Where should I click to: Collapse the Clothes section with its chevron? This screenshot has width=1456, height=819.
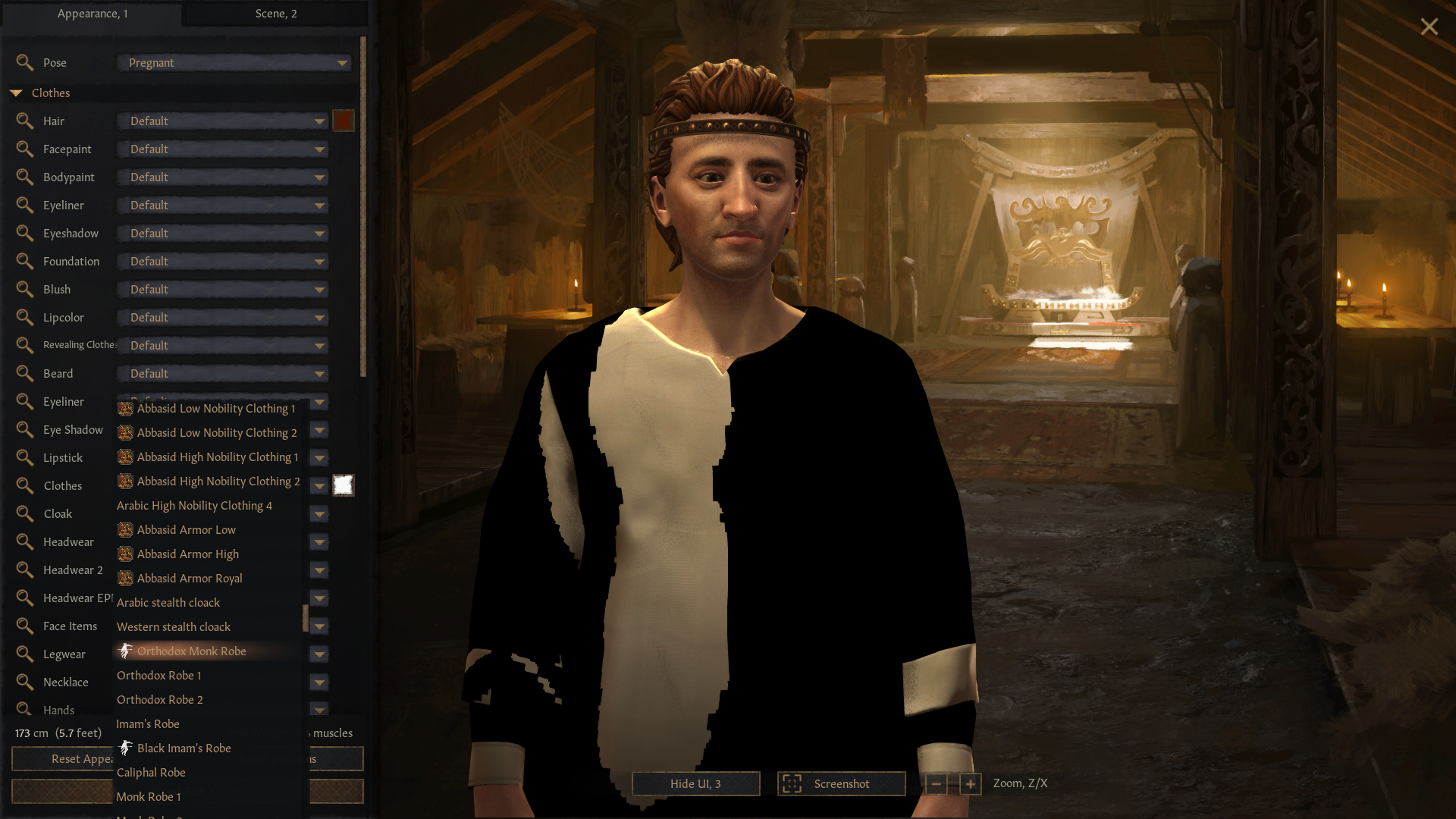(x=17, y=93)
